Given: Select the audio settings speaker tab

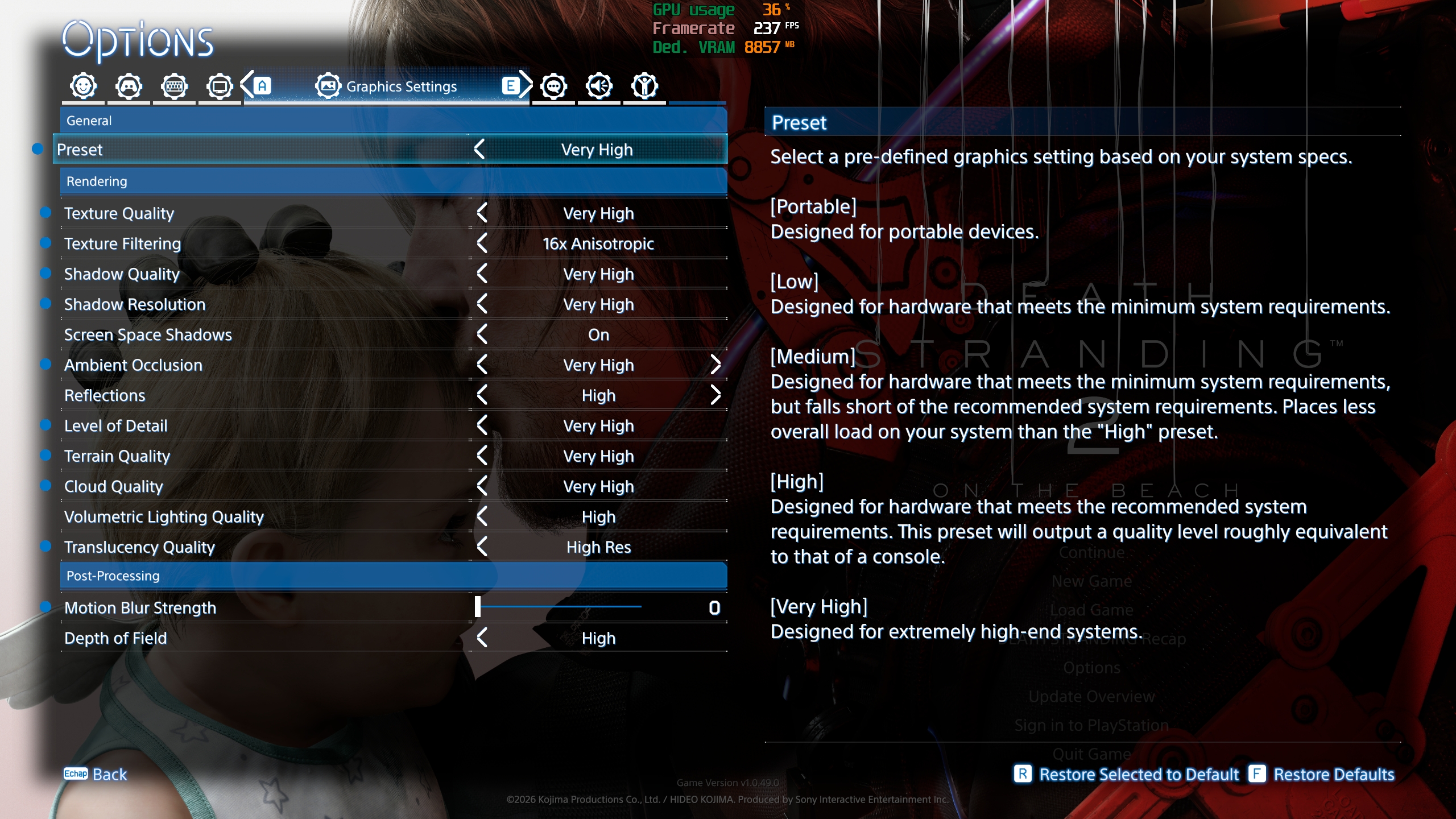Looking at the screenshot, I should (599, 85).
